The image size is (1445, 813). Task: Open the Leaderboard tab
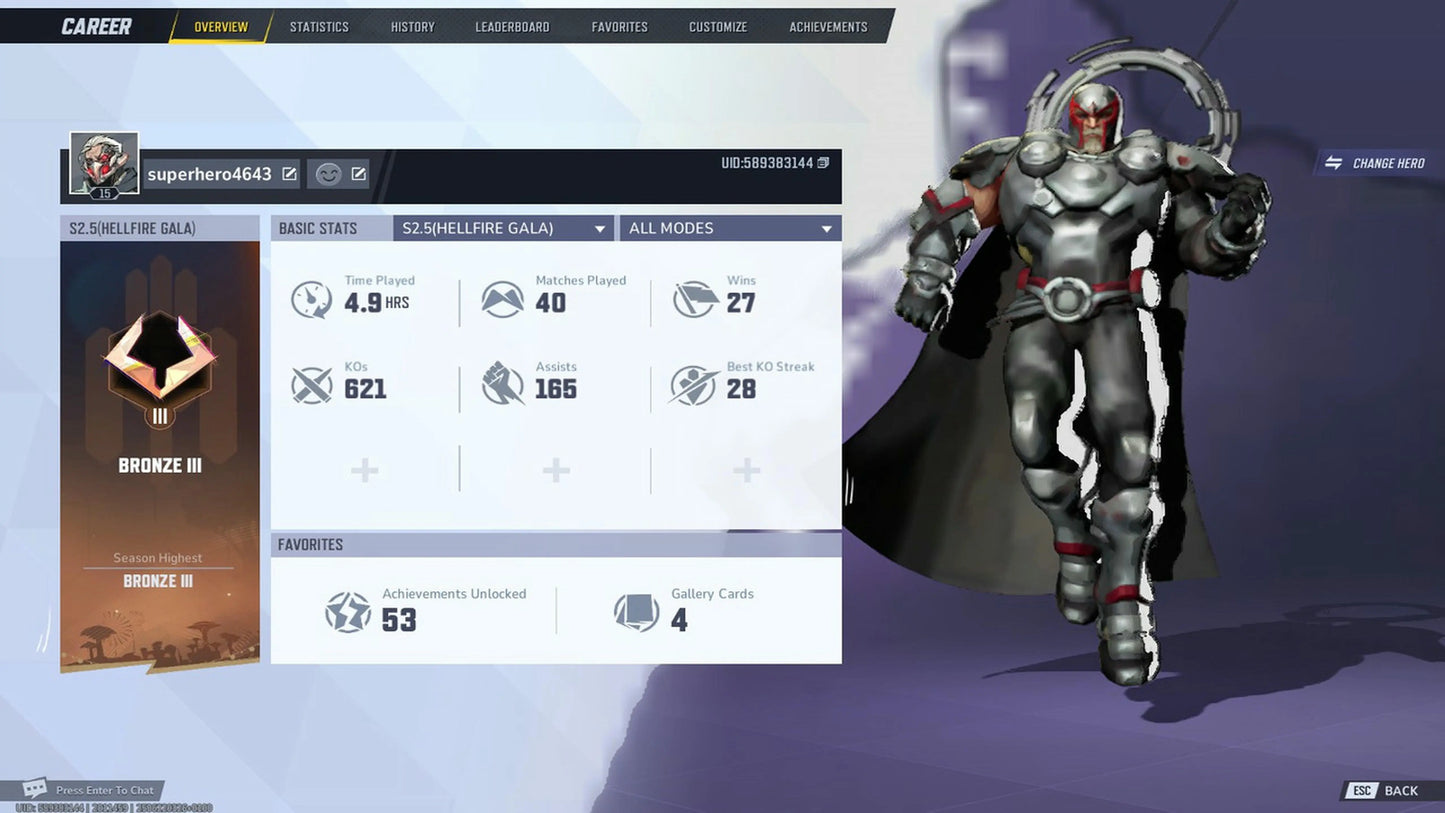[512, 26]
